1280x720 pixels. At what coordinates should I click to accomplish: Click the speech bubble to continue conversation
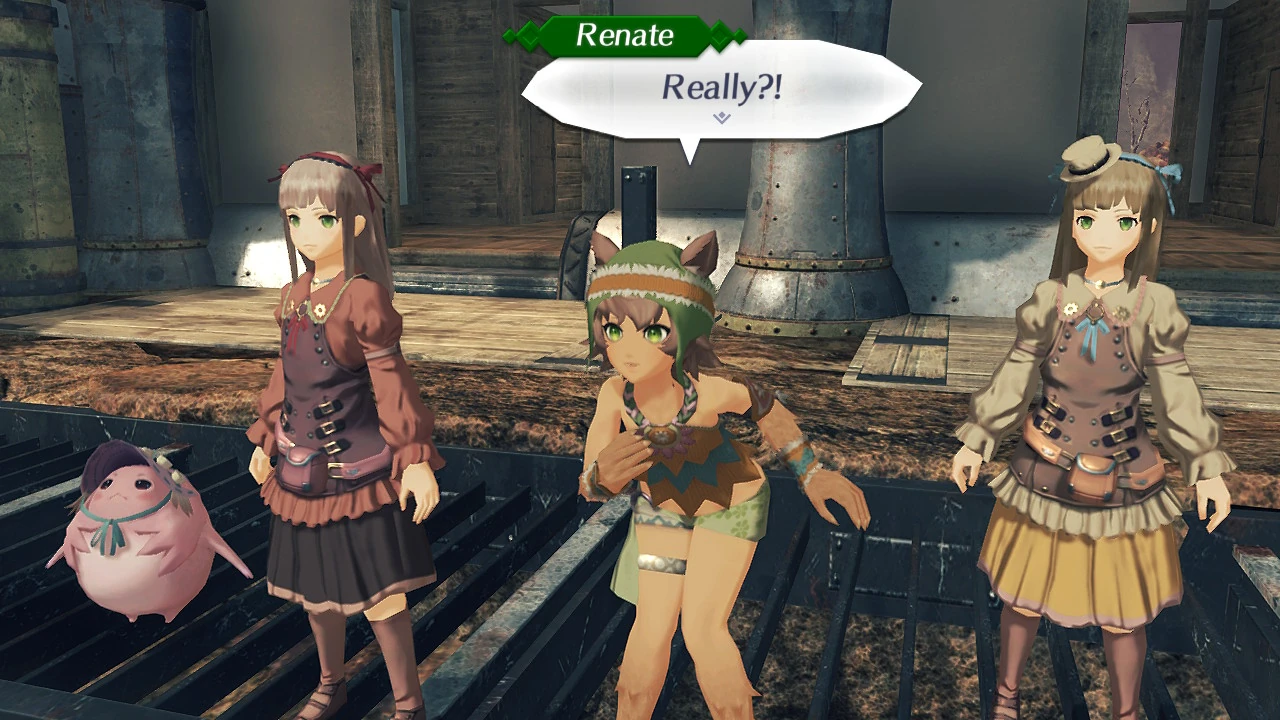pyautogui.click(x=720, y=90)
